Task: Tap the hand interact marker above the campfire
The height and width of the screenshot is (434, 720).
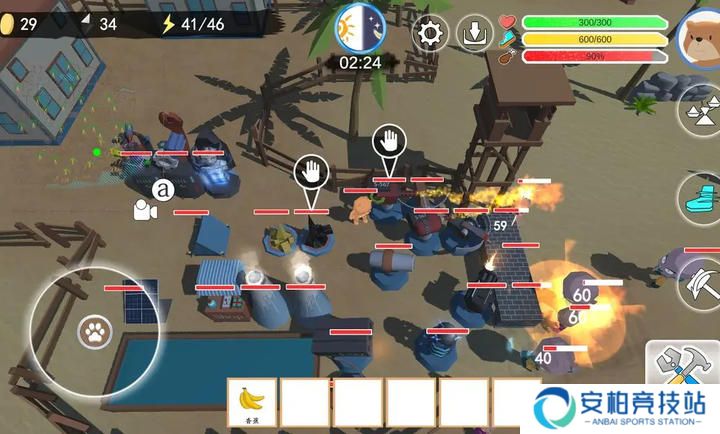Action: click(x=312, y=173)
